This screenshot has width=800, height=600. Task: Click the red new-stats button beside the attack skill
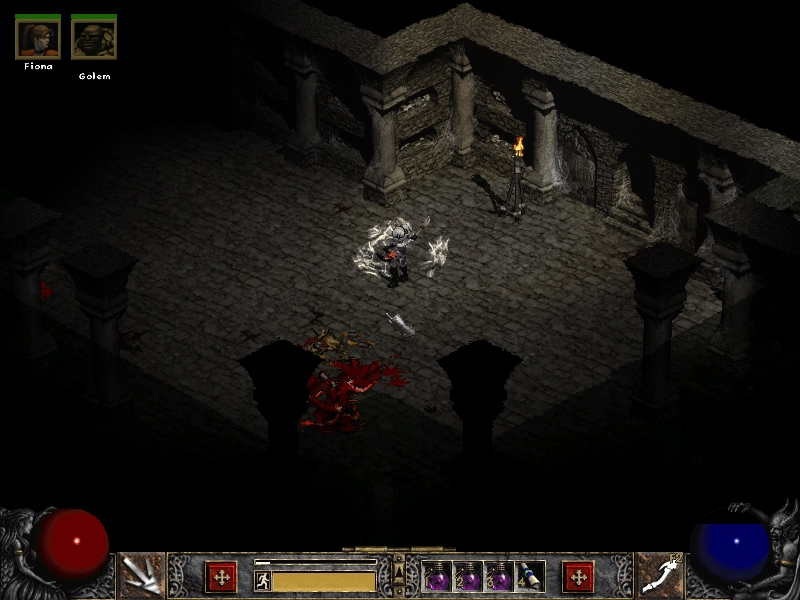(221, 577)
